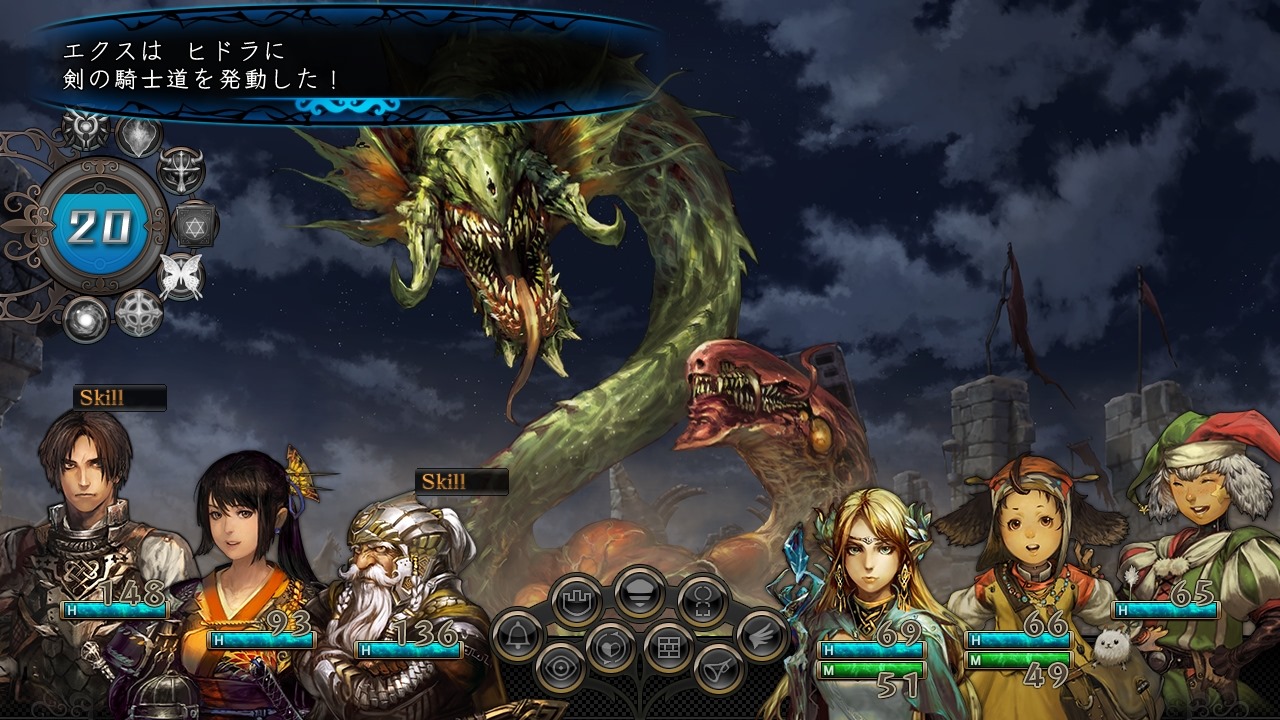Select the shield-shaped flame icon
This screenshot has height=720, width=1280.
(139, 135)
